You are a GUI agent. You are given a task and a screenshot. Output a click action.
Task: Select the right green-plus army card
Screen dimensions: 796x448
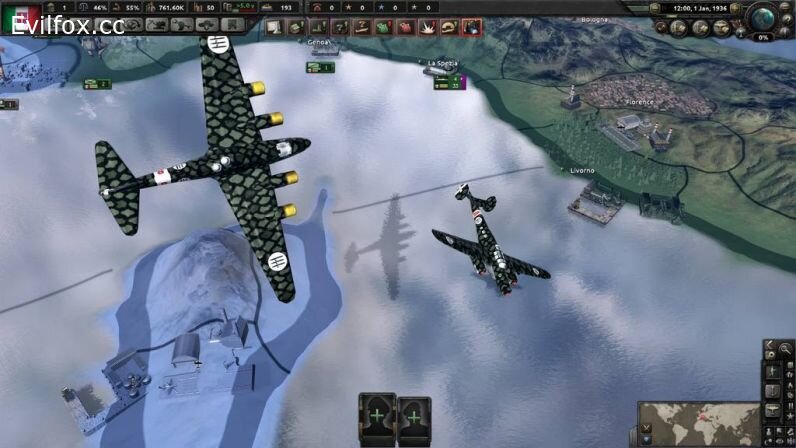413,415
